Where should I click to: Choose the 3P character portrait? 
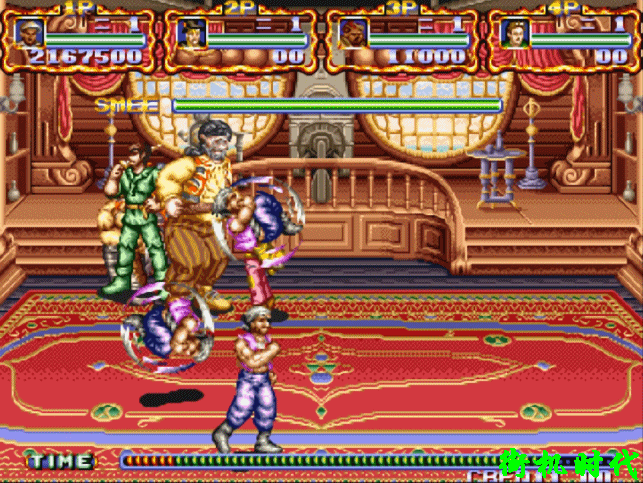[352, 32]
